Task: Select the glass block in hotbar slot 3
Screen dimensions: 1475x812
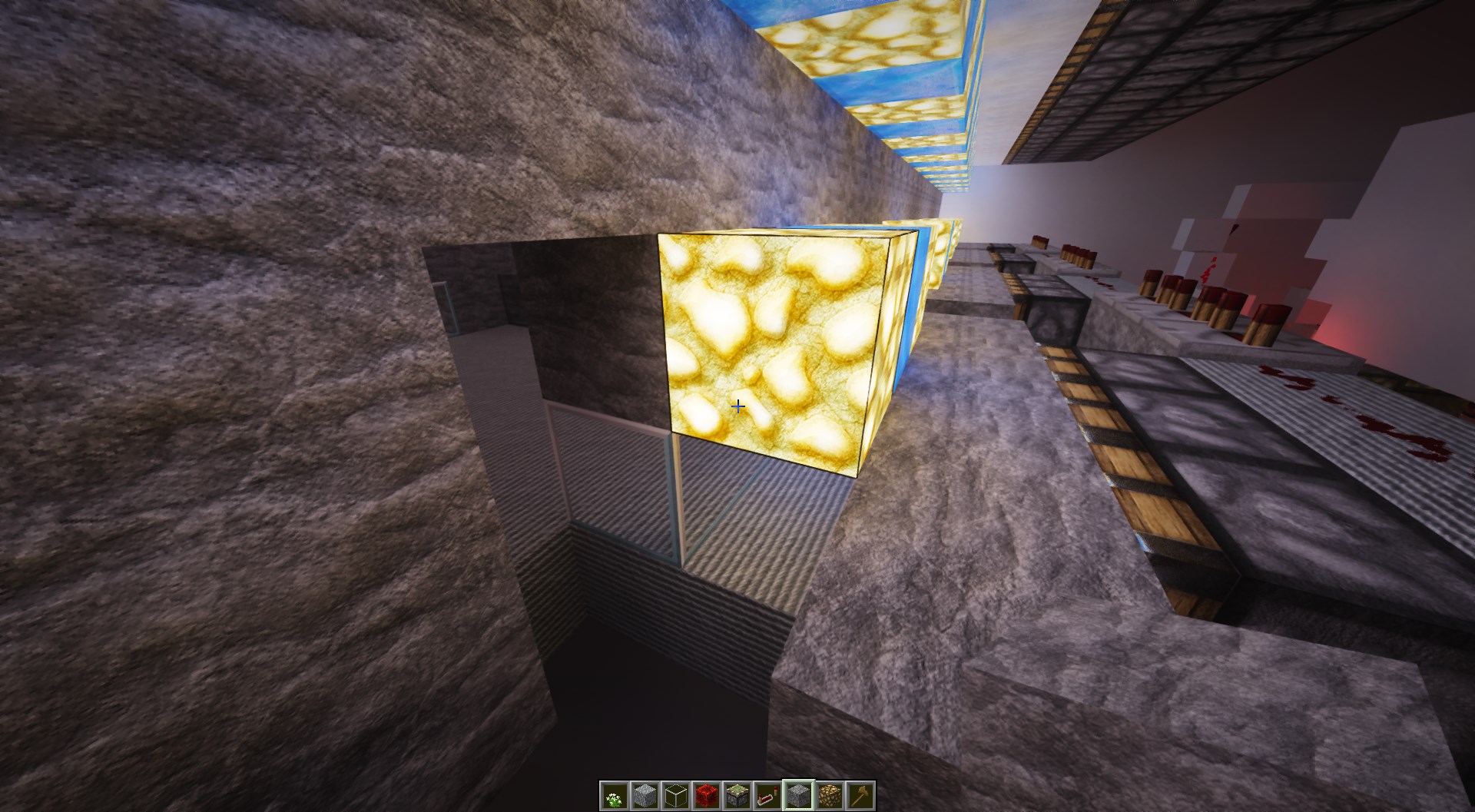Action: pyautogui.click(x=675, y=797)
